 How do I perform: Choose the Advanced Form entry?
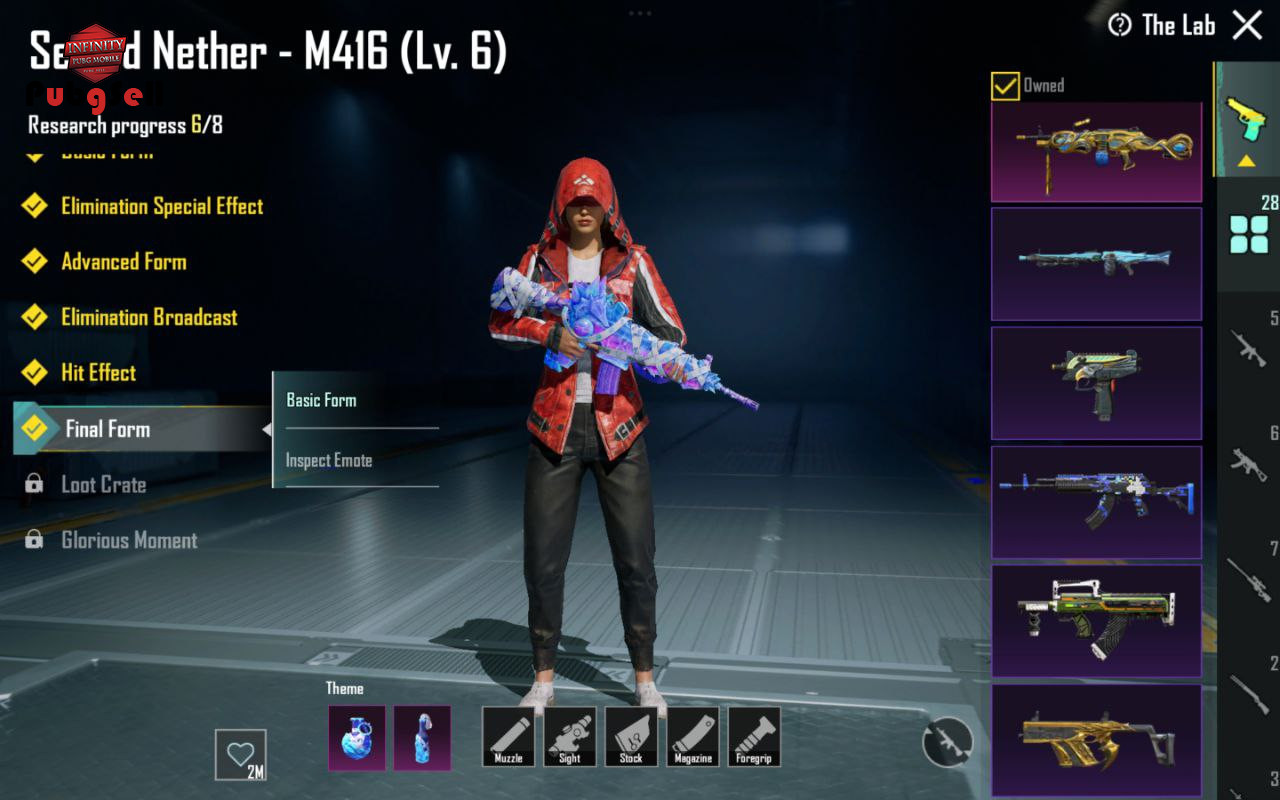[124, 262]
